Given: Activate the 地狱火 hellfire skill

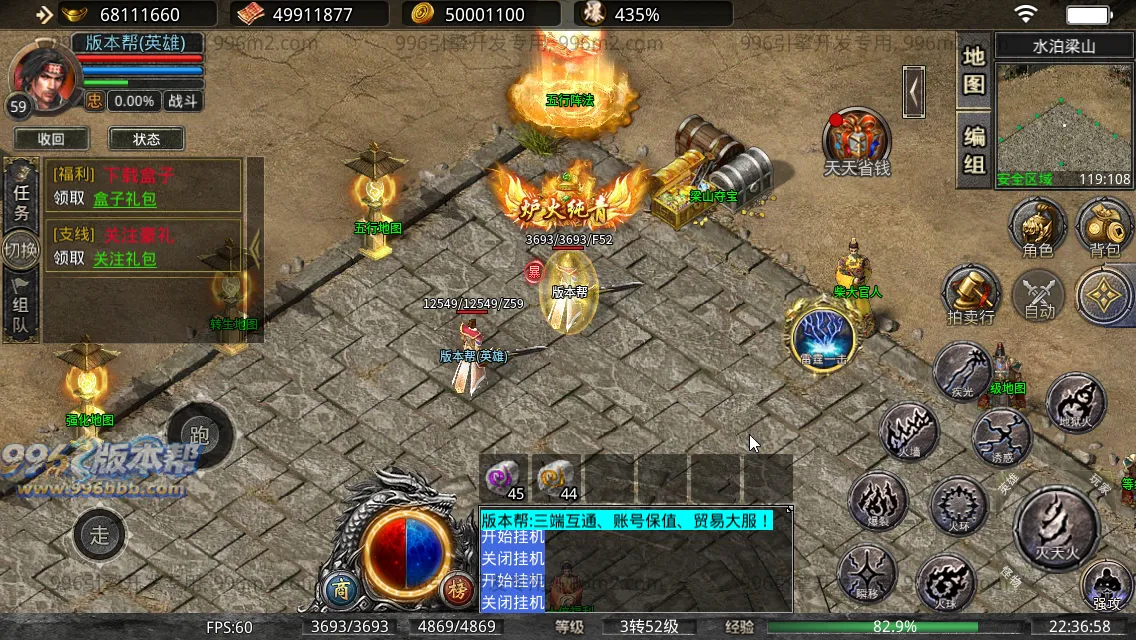Looking at the screenshot, I should click(x=1076, y=404).
